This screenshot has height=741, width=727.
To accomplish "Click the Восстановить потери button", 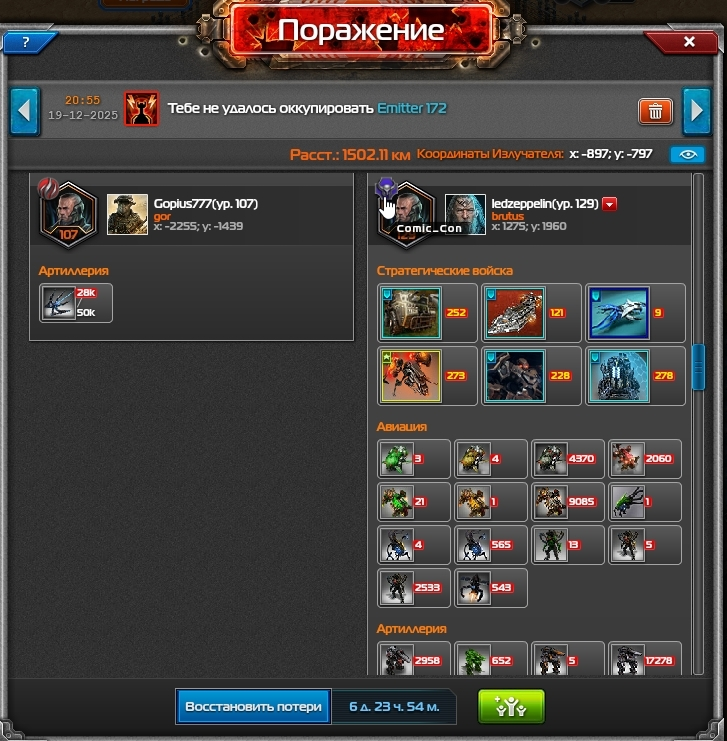I will click(x=254, y=706).
